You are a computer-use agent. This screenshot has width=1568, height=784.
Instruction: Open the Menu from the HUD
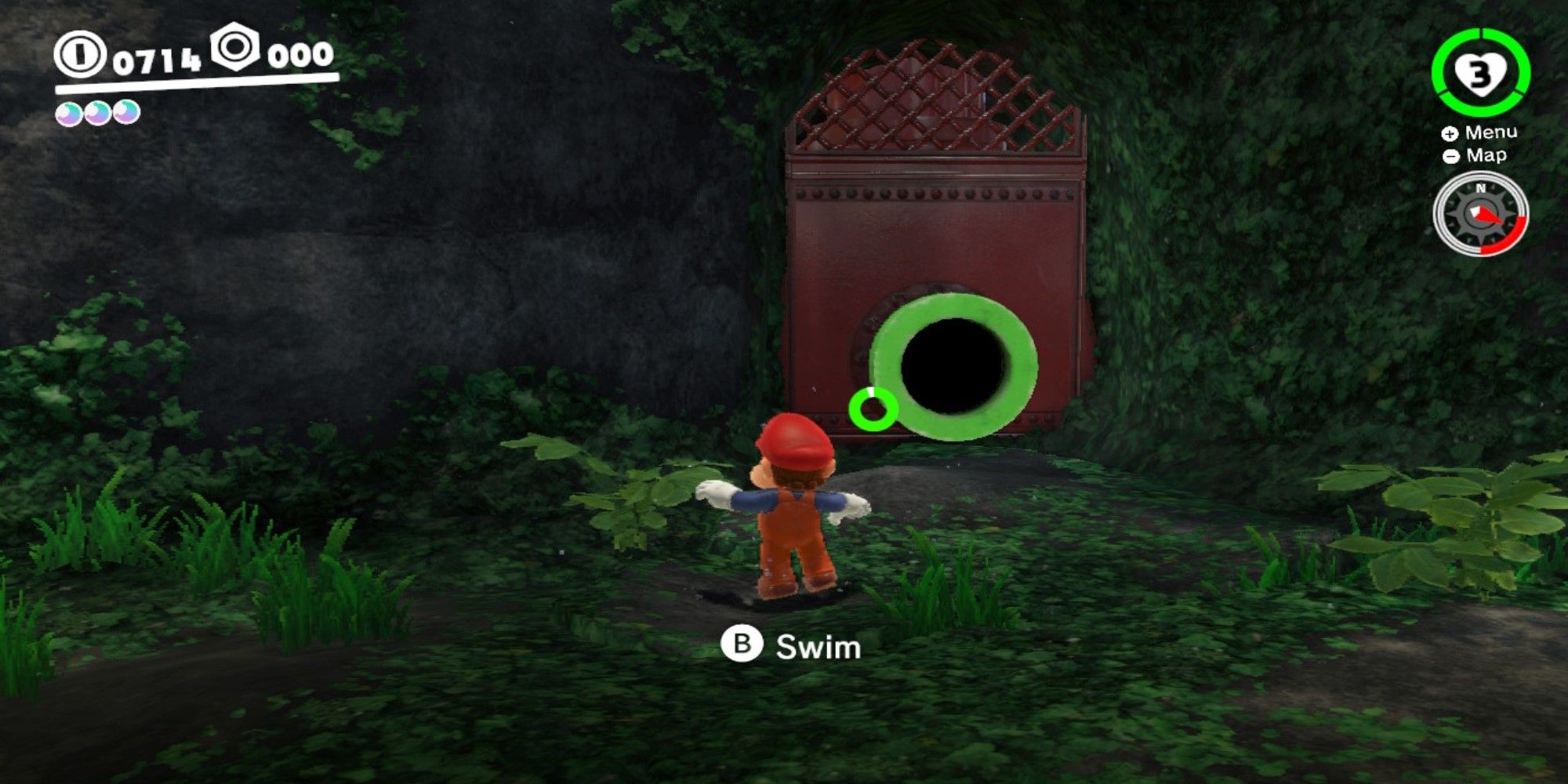point(1491,132)
